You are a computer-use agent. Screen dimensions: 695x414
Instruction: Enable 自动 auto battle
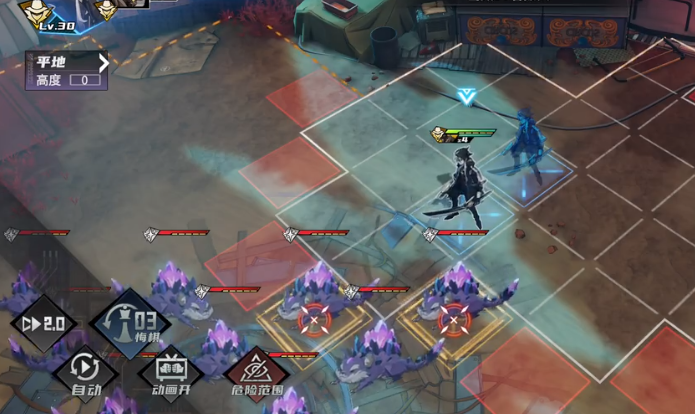tap(86, 370)
